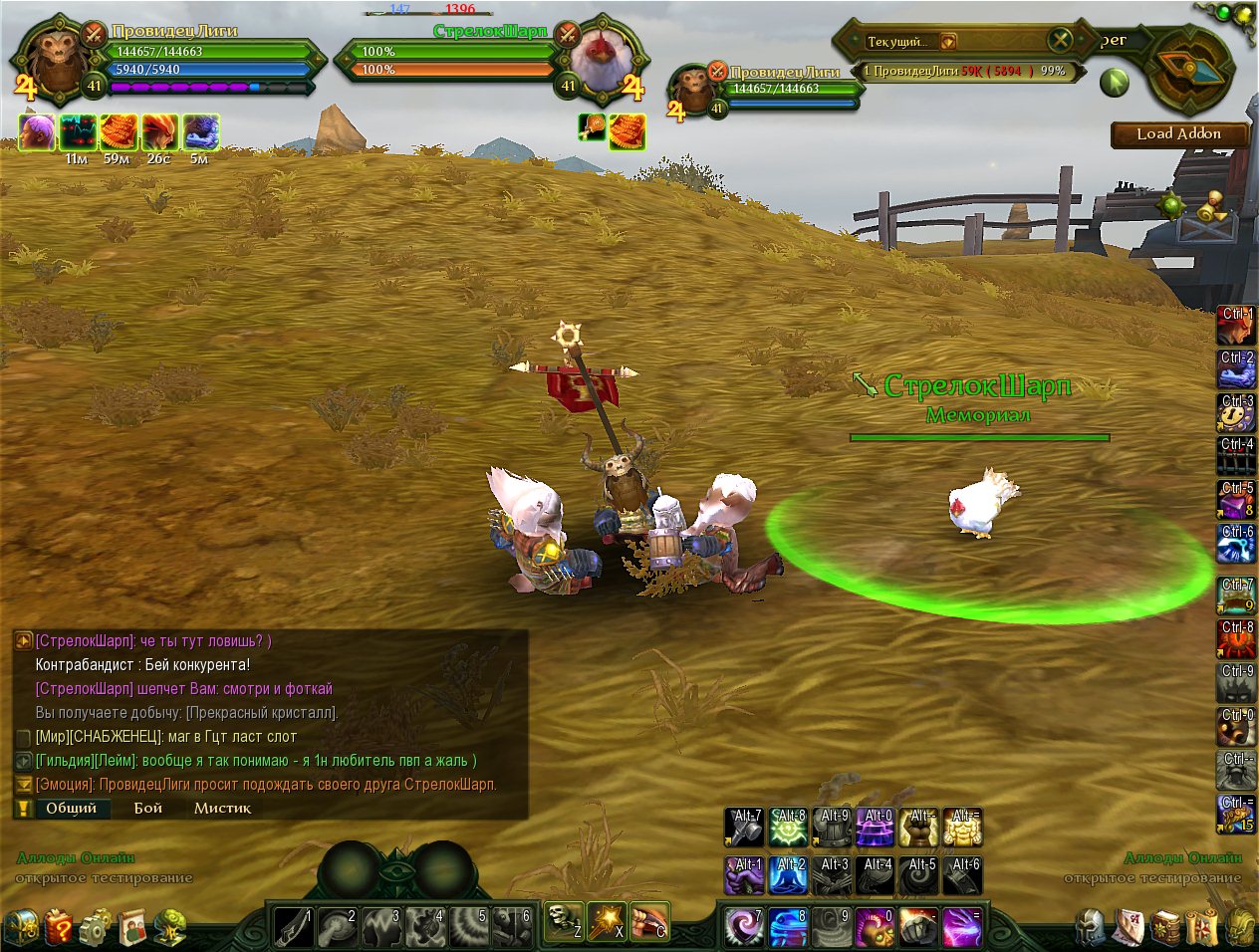Viewport: 1259px width, 952px height.
Task: Click the green arrow cursor button
Action: coord(1114,82)
